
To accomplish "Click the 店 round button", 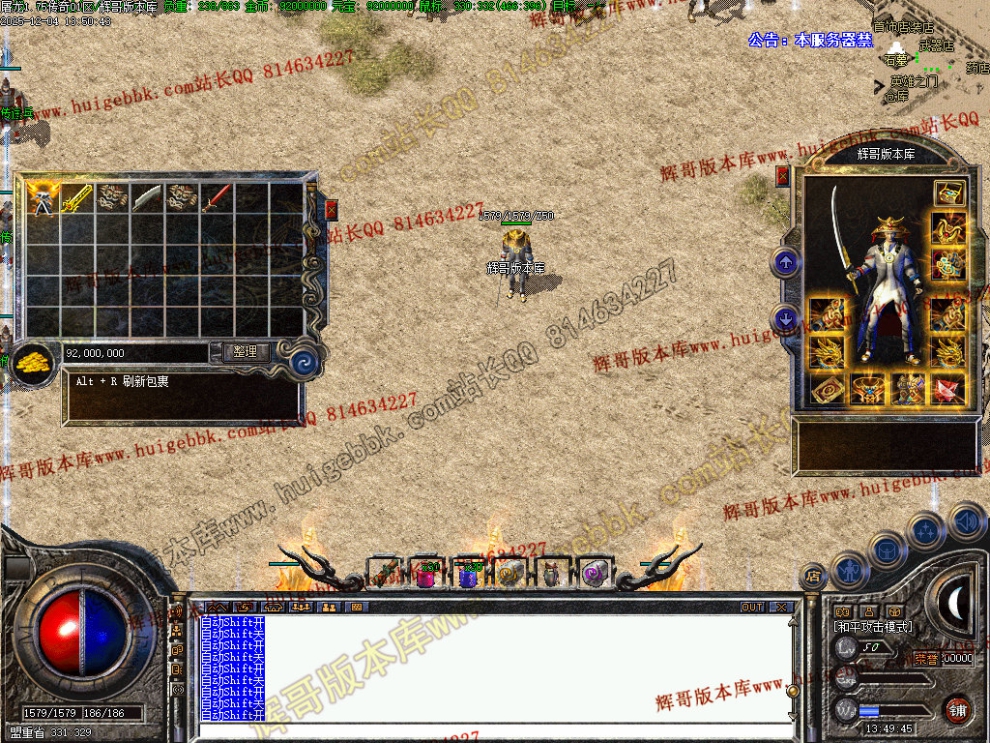I will click(x=812, y=575).
